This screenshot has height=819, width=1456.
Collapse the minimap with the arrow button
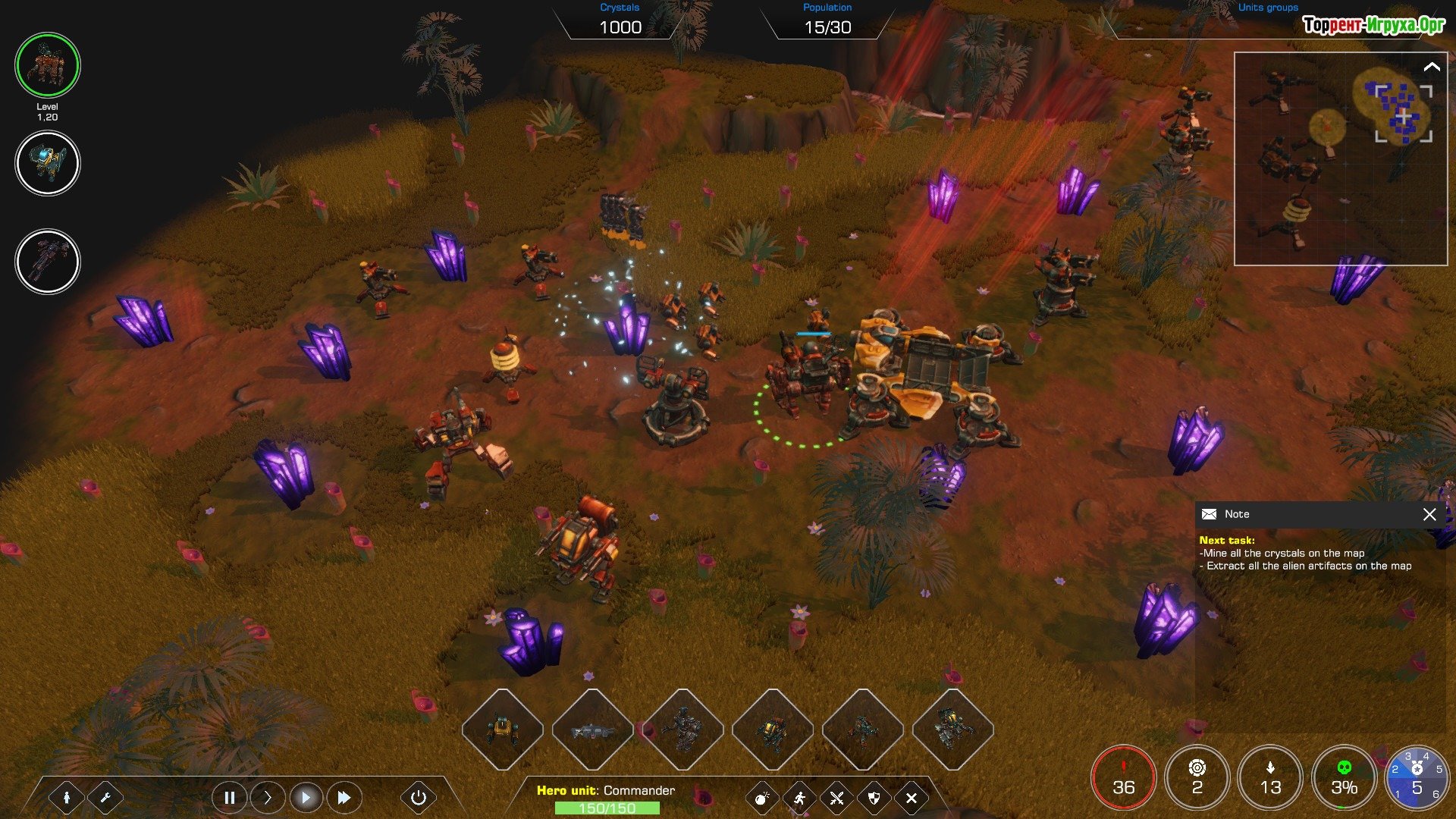click(x=1431, y=67)
